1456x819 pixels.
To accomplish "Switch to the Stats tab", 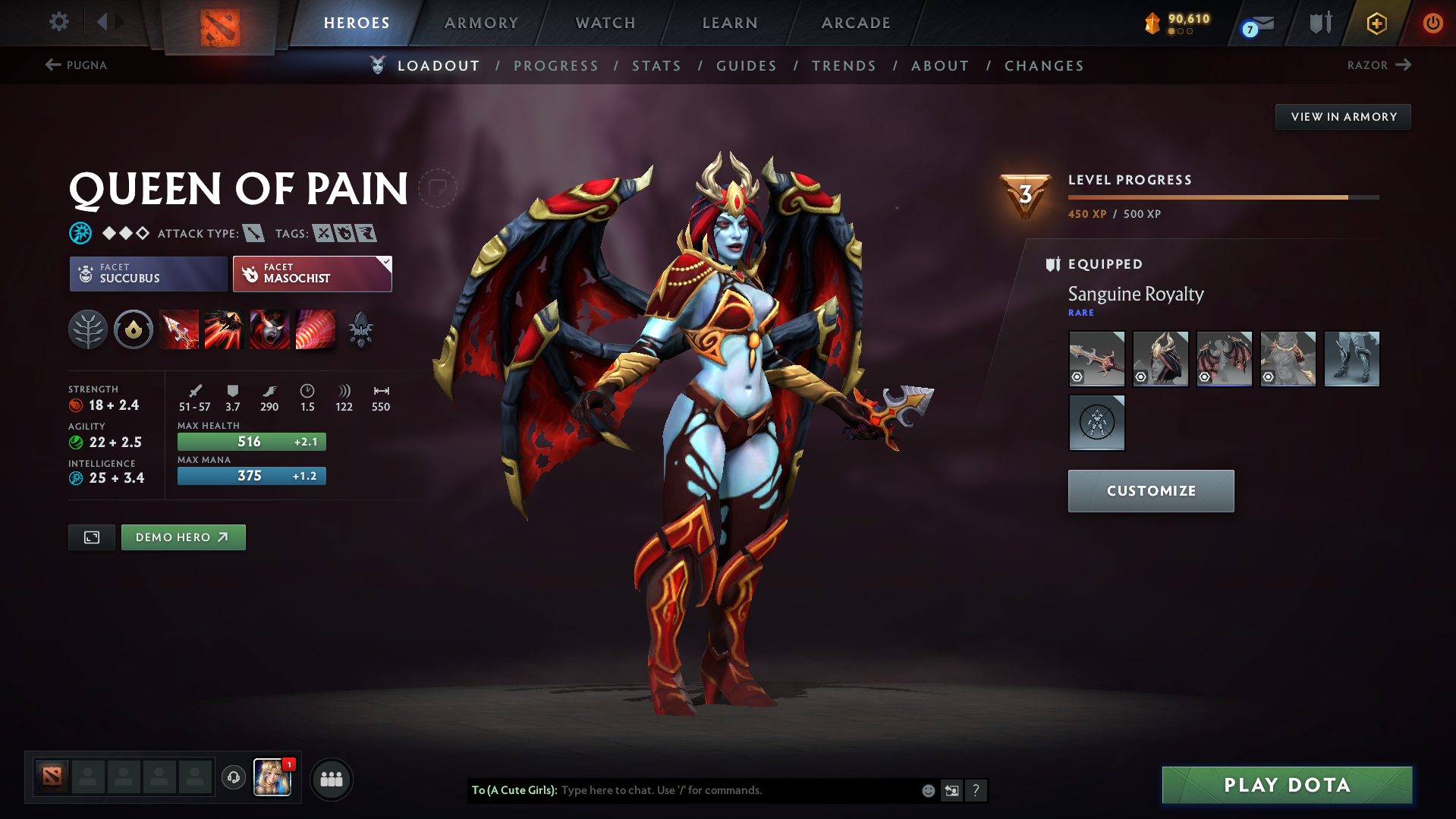I will [x=656, y=66].
